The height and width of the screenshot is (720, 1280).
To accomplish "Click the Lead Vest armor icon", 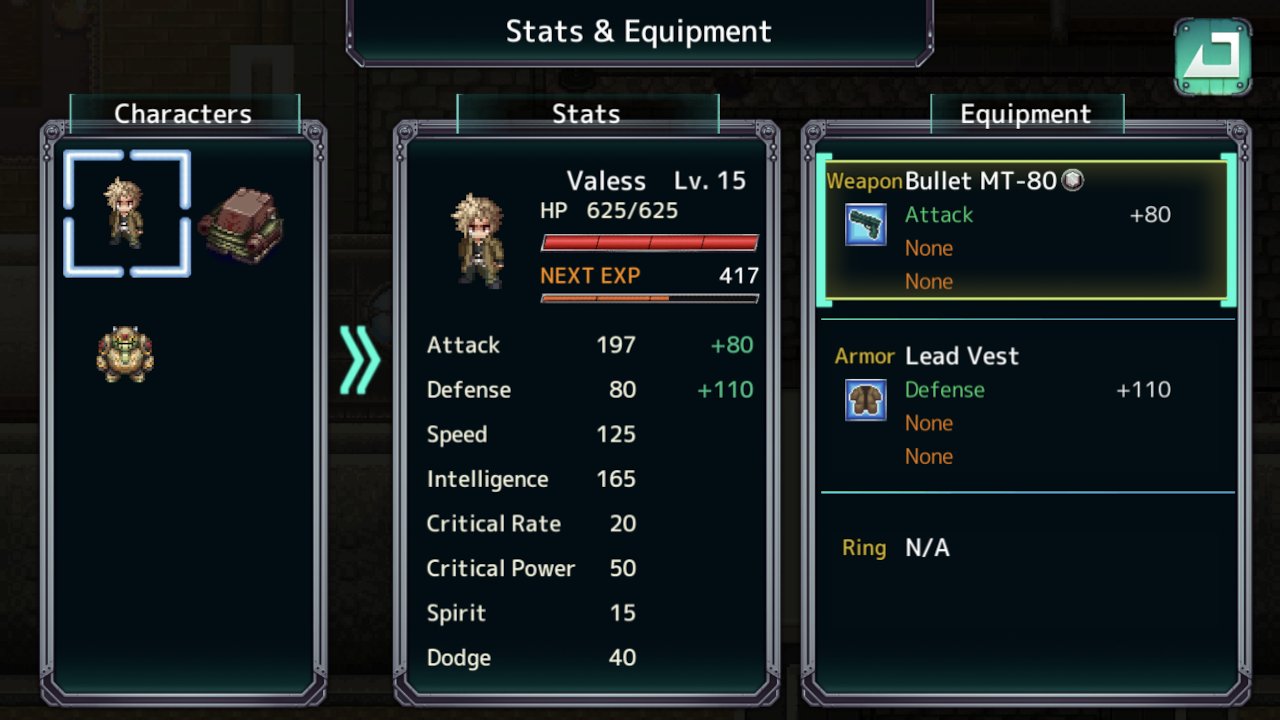I will [866, 400].
